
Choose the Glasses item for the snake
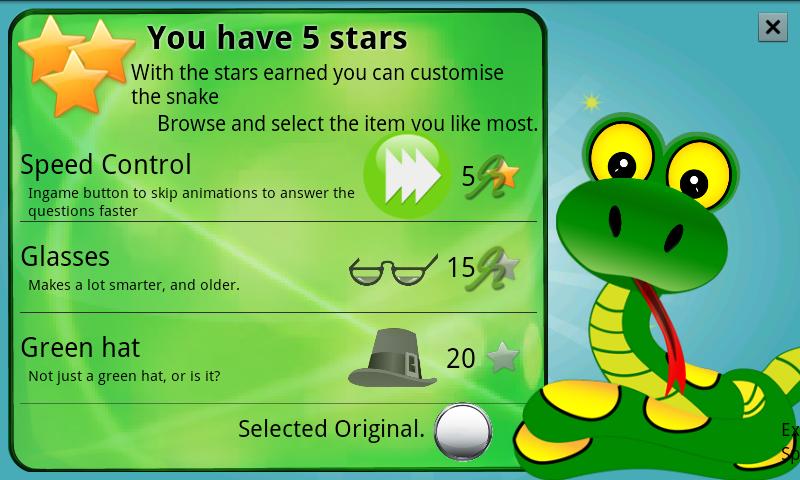(65, 257)
